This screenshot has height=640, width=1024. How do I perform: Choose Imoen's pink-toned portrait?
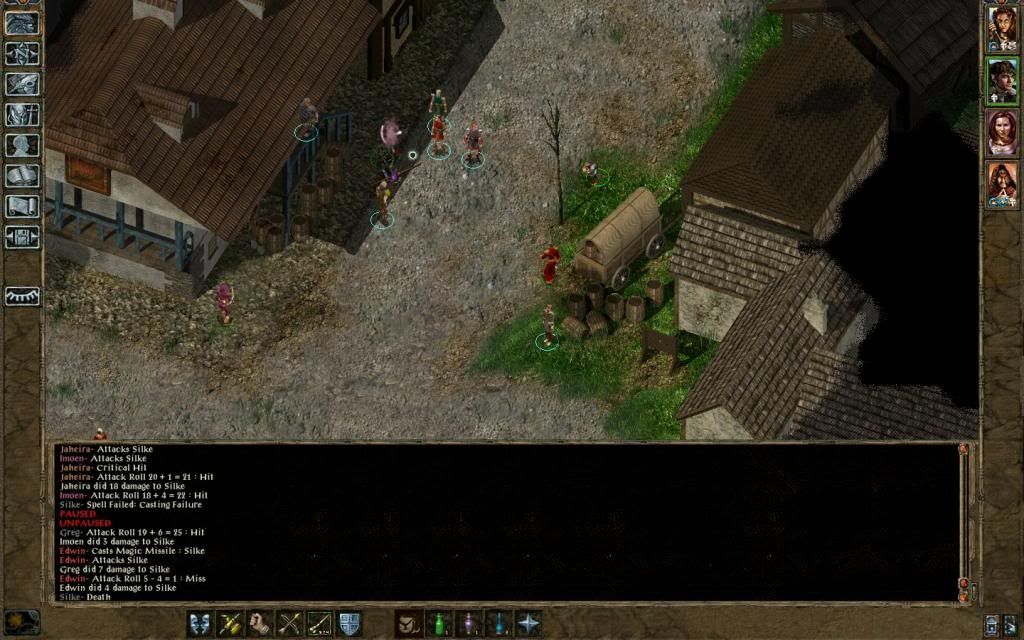click(x=1001, y=132)
